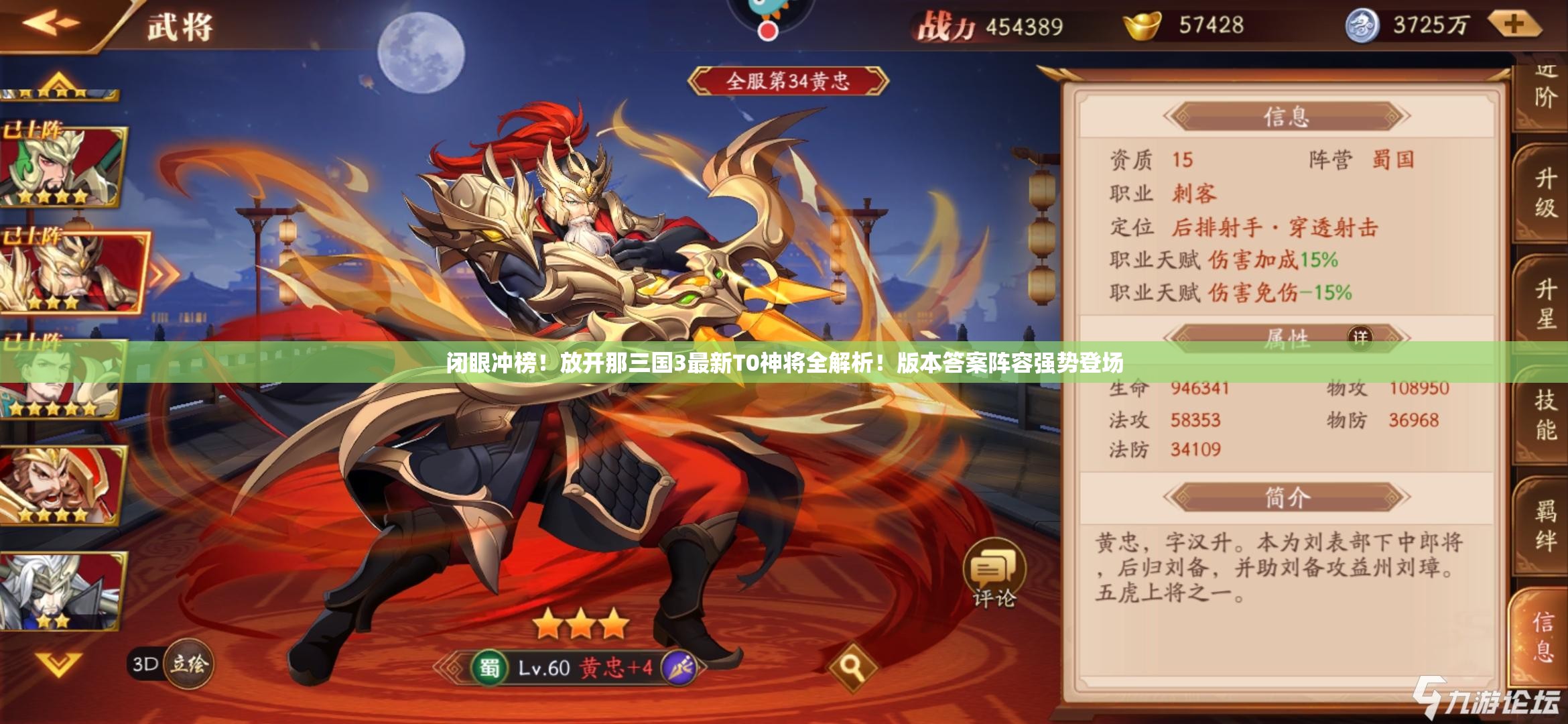The image size is (1568, 724).
Task: Click the red page indicator dot at top center
Action: coord(768,30)
